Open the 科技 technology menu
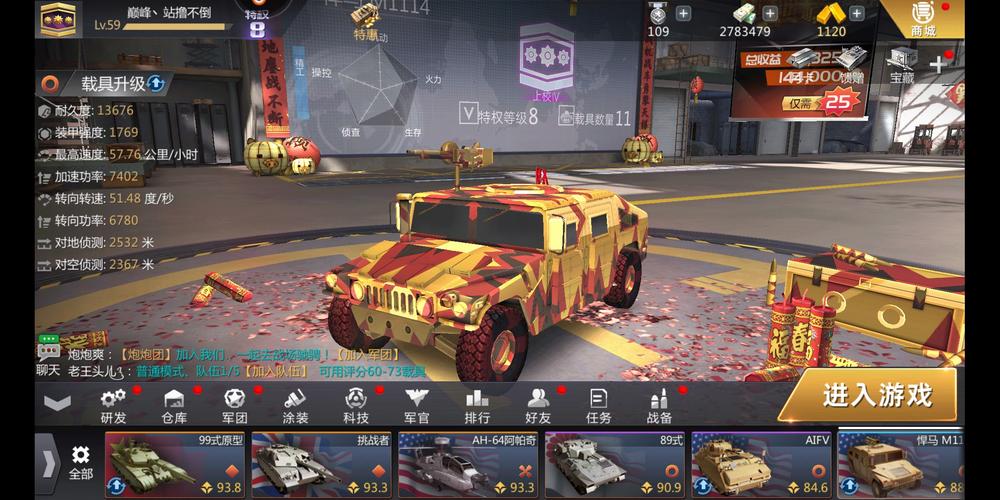Viewport: 1000px width, 500px height. 356,405
